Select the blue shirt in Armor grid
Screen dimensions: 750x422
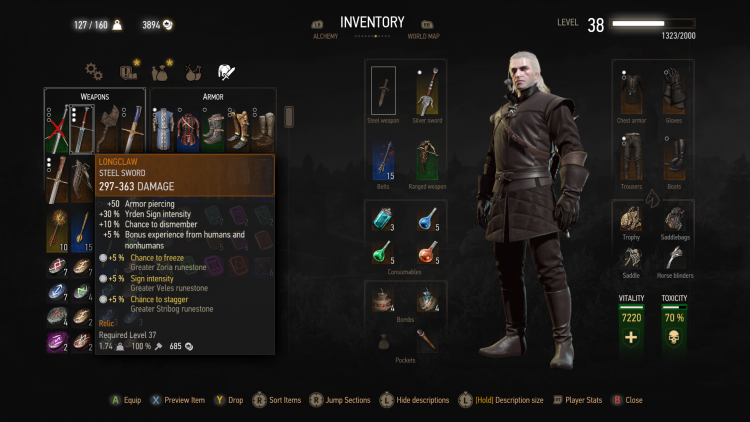(x=164, y=127)
